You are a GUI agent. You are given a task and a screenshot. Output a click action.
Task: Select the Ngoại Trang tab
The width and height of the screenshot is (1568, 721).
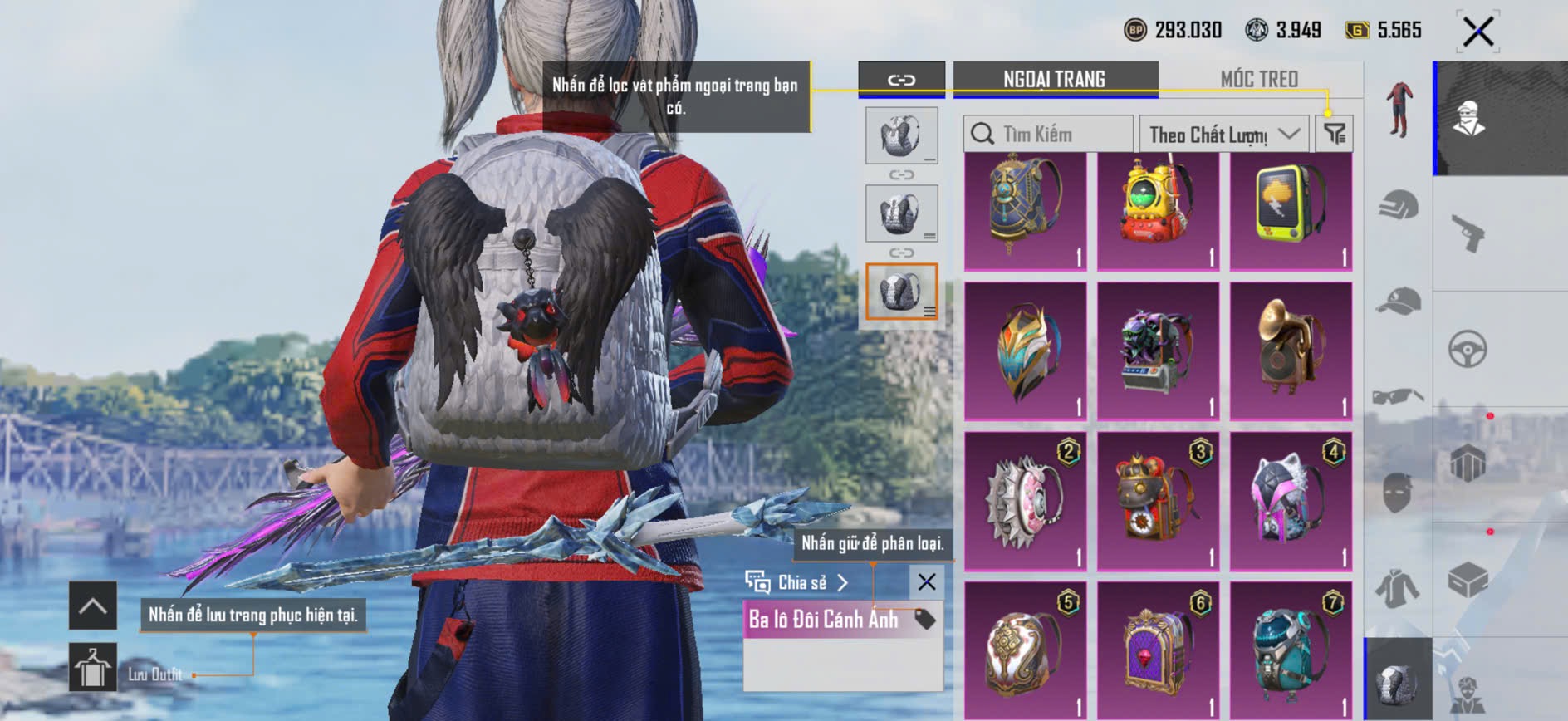tap(1054, 79)
